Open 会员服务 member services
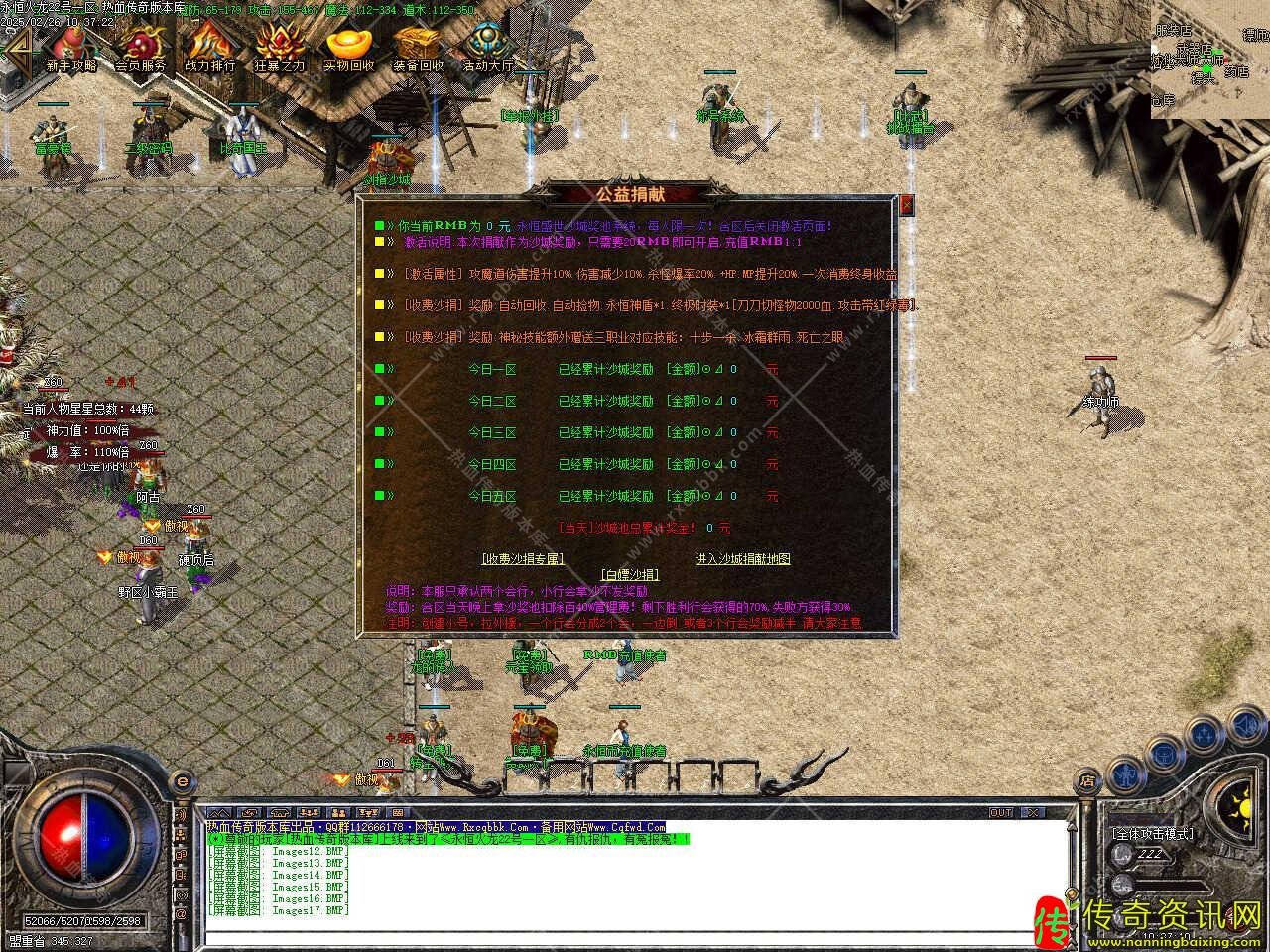Screen dimensions: 1270x952 (140, 47)
